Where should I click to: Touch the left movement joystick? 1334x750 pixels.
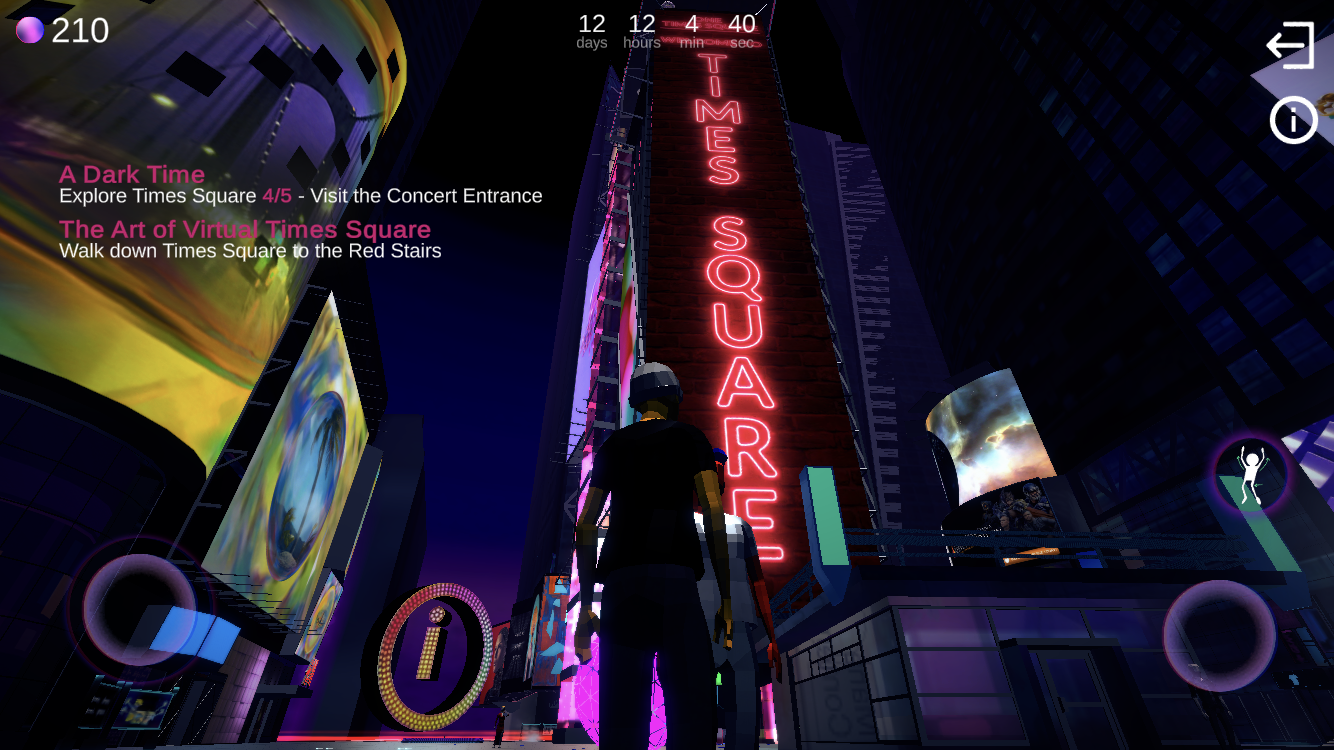139,609
